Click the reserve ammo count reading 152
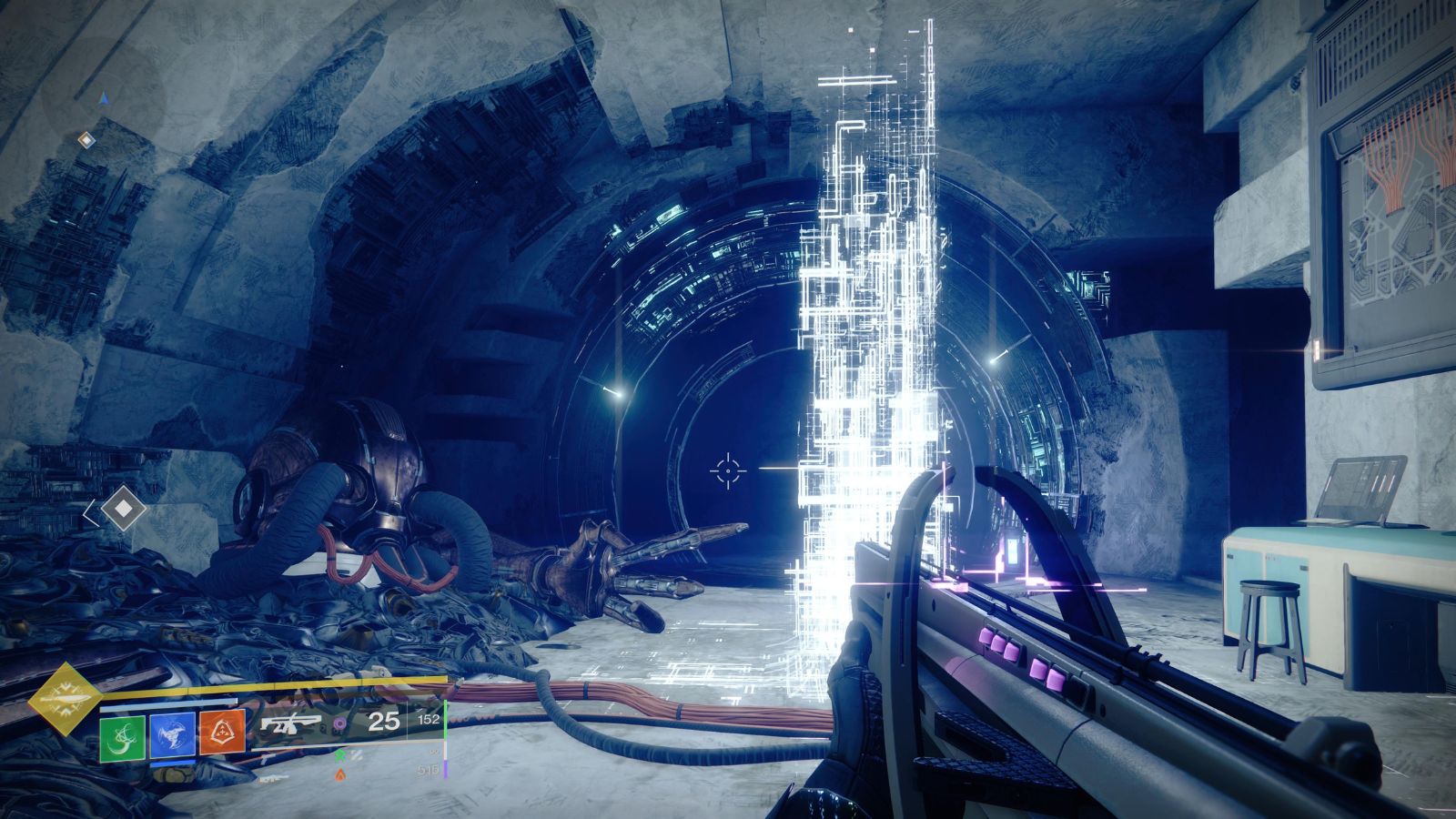1456x819 pixels. click(x=430, y=720)
